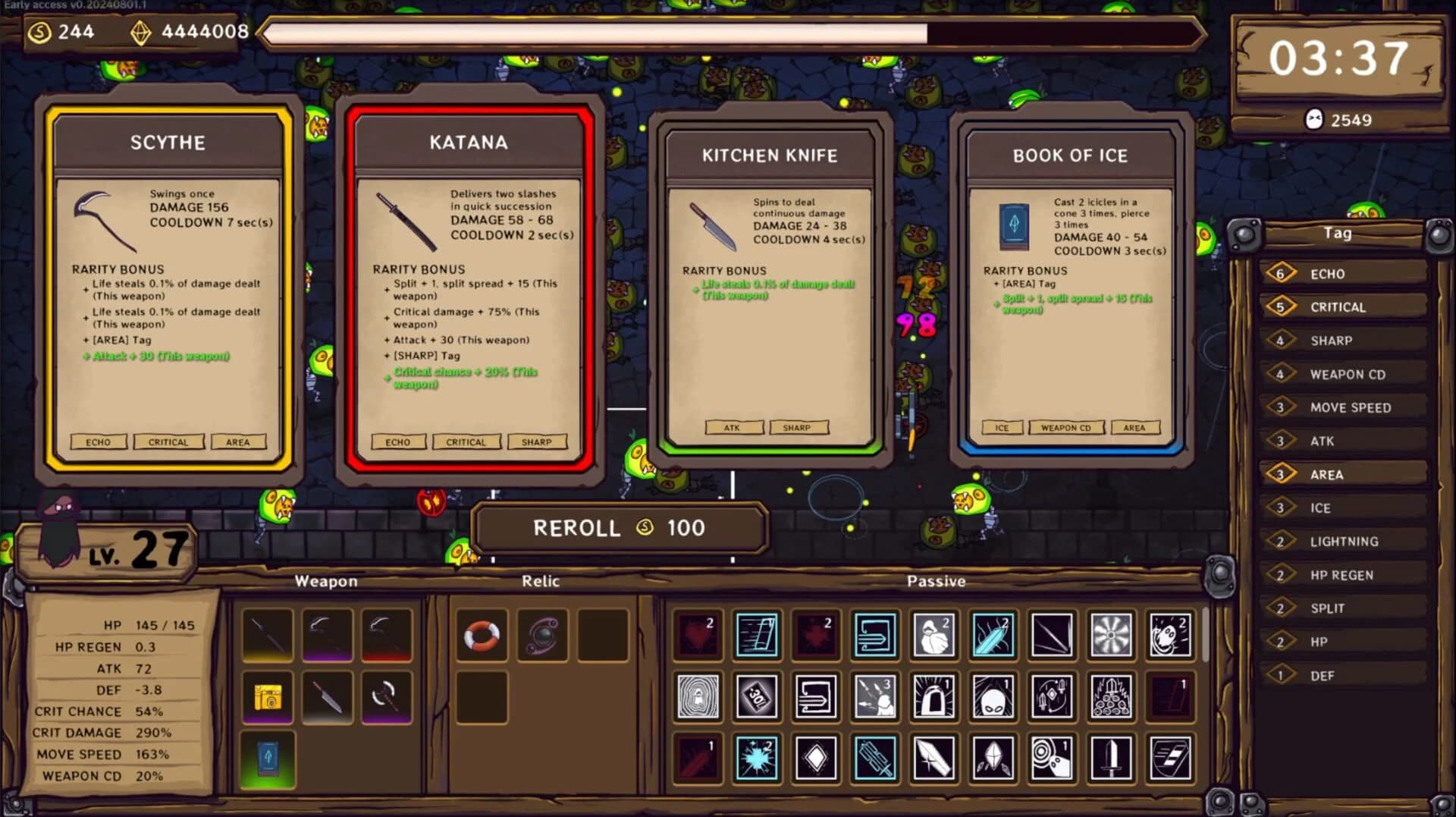Click the yellow camera weapon inventory icon

pos(268,698)
